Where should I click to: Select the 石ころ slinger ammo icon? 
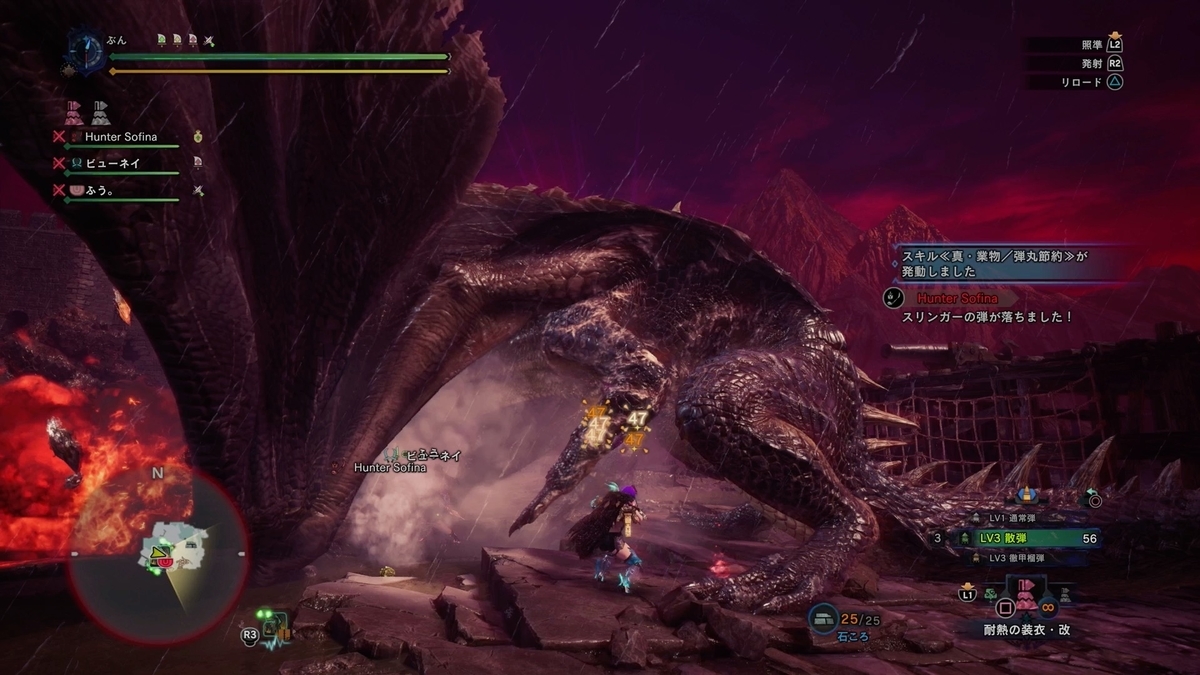[x=825, y=619]
